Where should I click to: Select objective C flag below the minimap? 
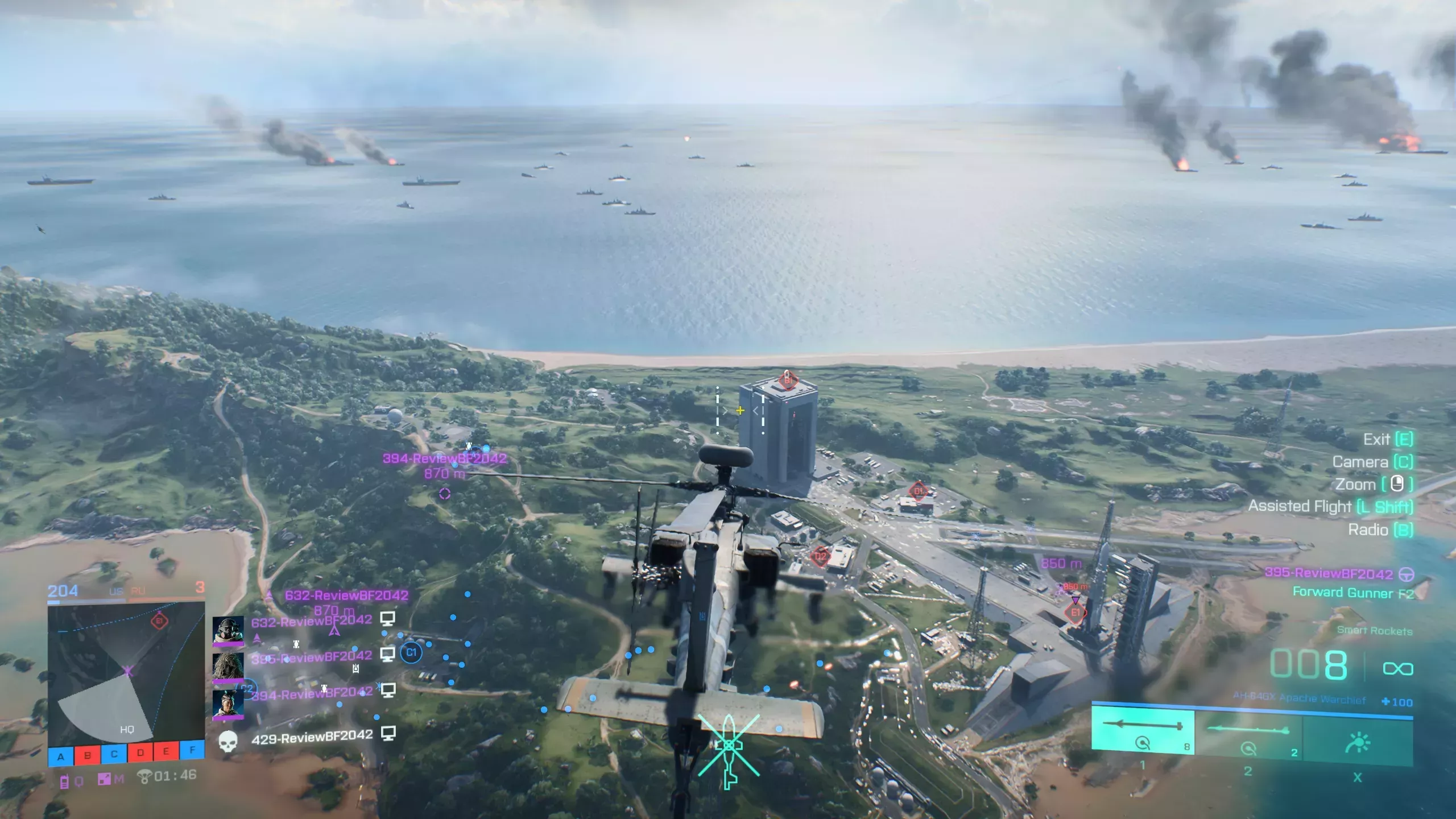coord(114,754)
